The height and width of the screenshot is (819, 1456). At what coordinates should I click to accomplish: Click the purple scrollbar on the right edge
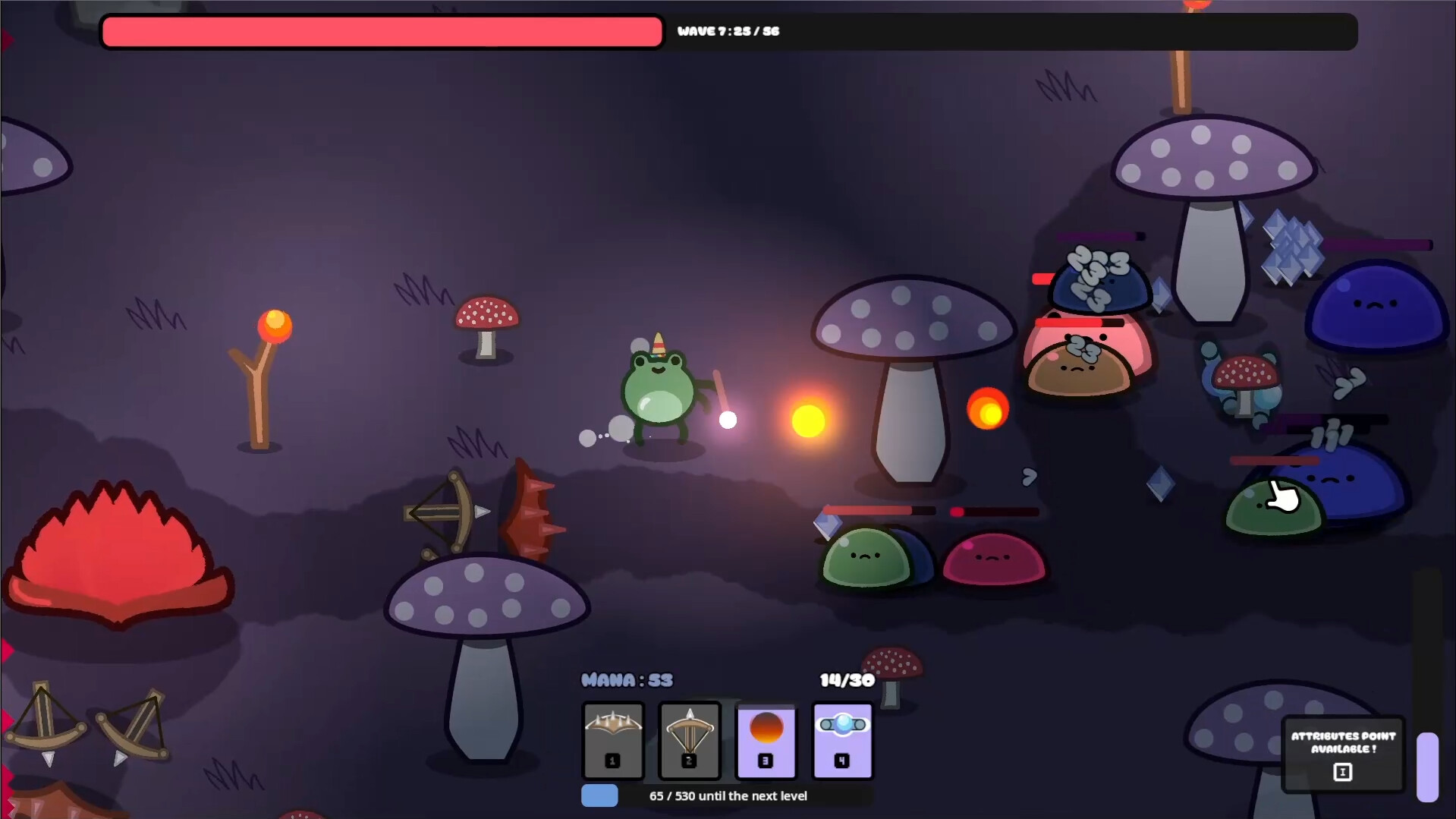(1429, 767)
